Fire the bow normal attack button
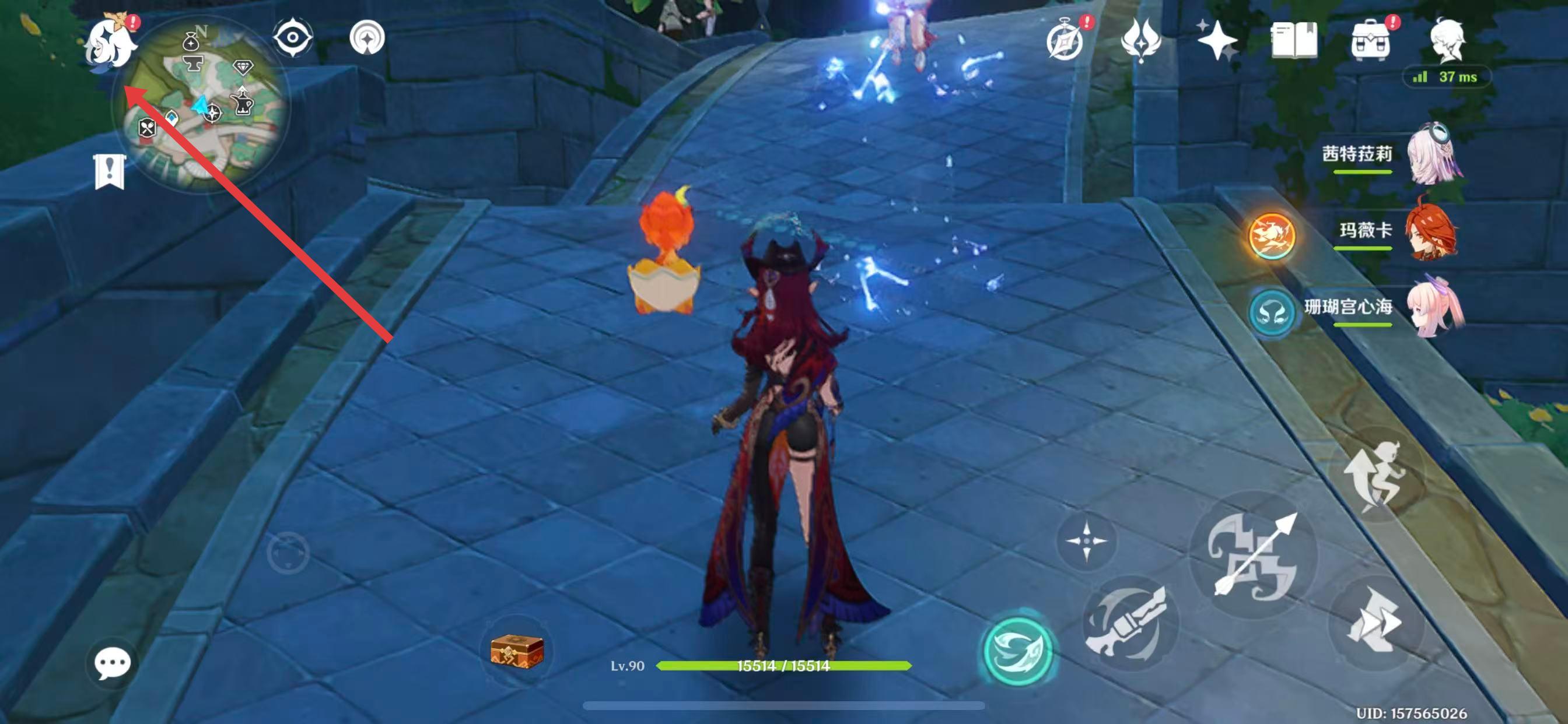The image size is (1568, 724). pyautogui.click(x=1254, y=555)
